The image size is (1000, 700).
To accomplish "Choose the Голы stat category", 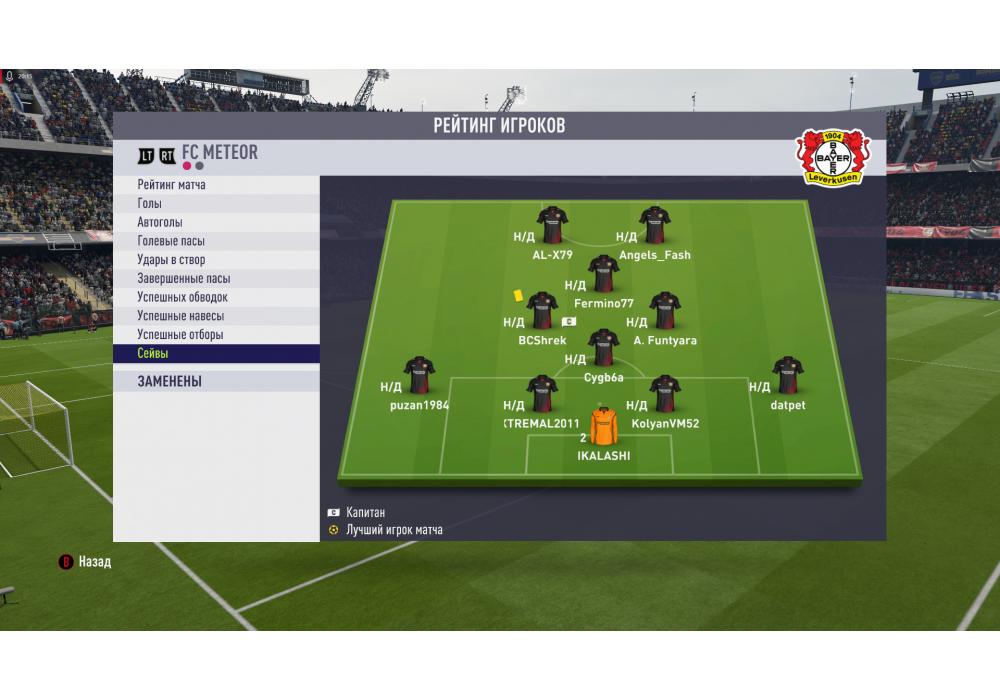I will tap(150, 204).
